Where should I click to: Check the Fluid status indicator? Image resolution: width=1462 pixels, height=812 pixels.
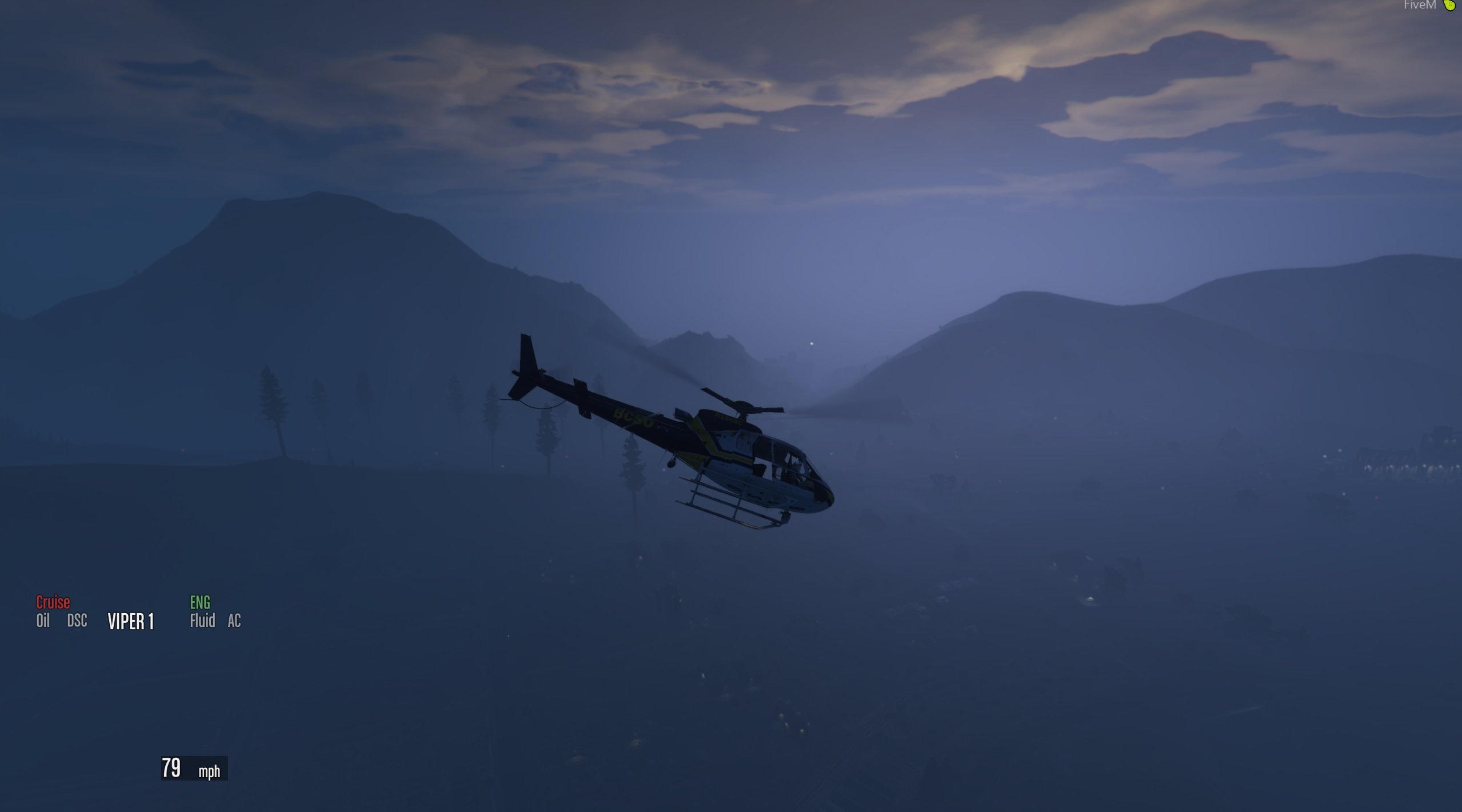click(202, 621)
